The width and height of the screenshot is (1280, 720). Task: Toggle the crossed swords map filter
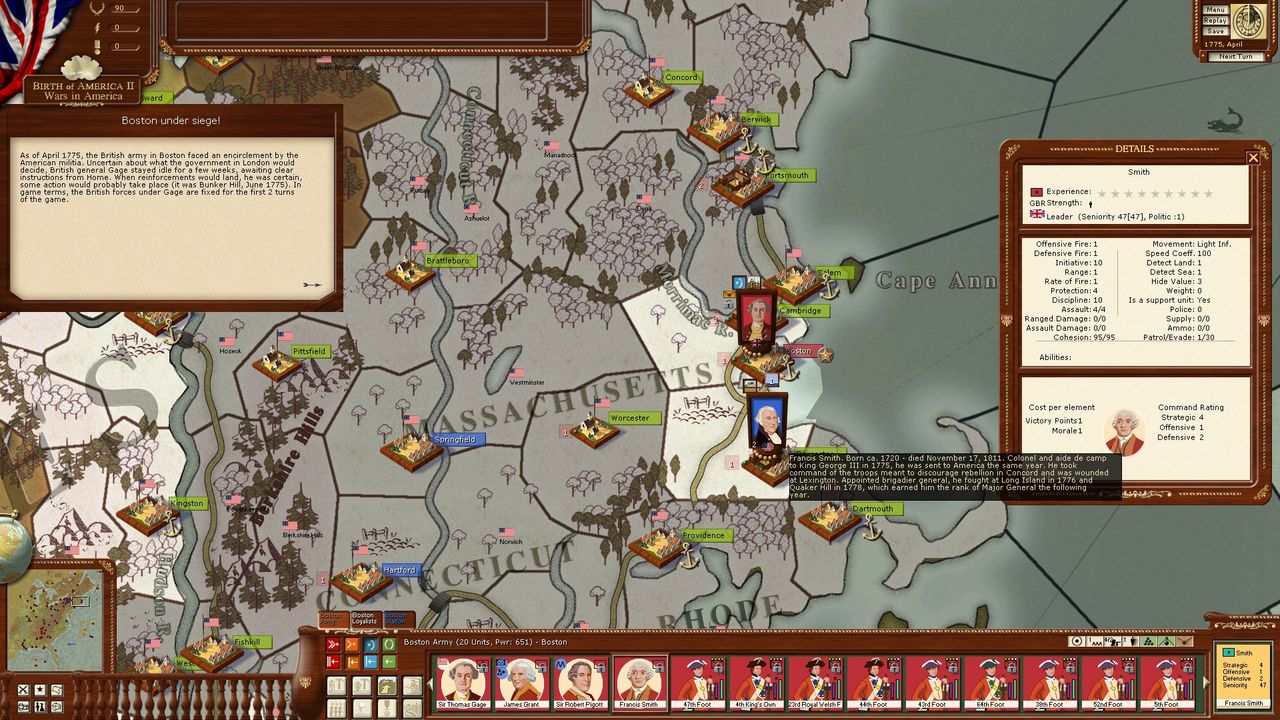pyautogui.click(x=22, y=690)
